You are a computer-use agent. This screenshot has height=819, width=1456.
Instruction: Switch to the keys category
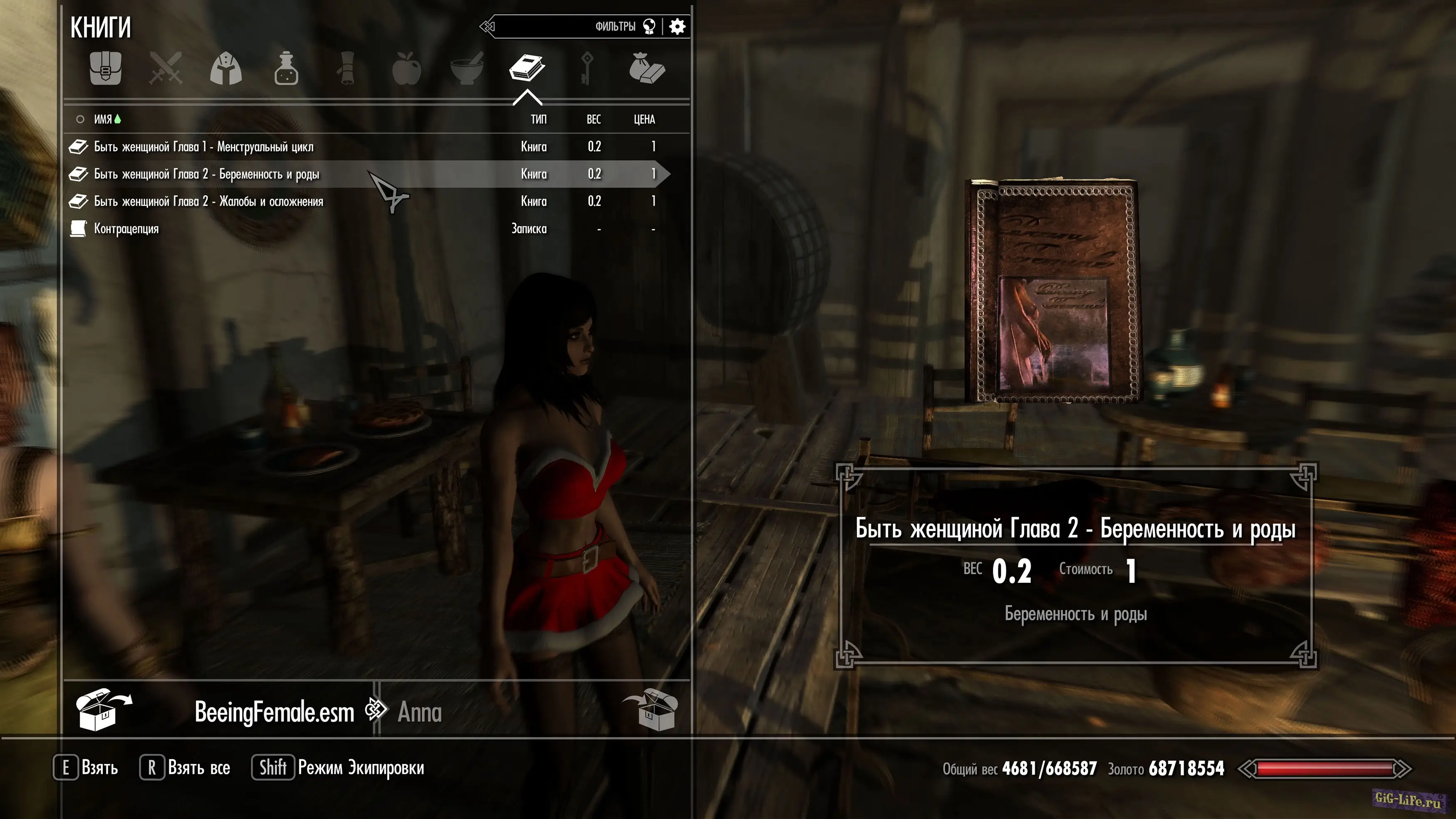[x=587, y=69]
